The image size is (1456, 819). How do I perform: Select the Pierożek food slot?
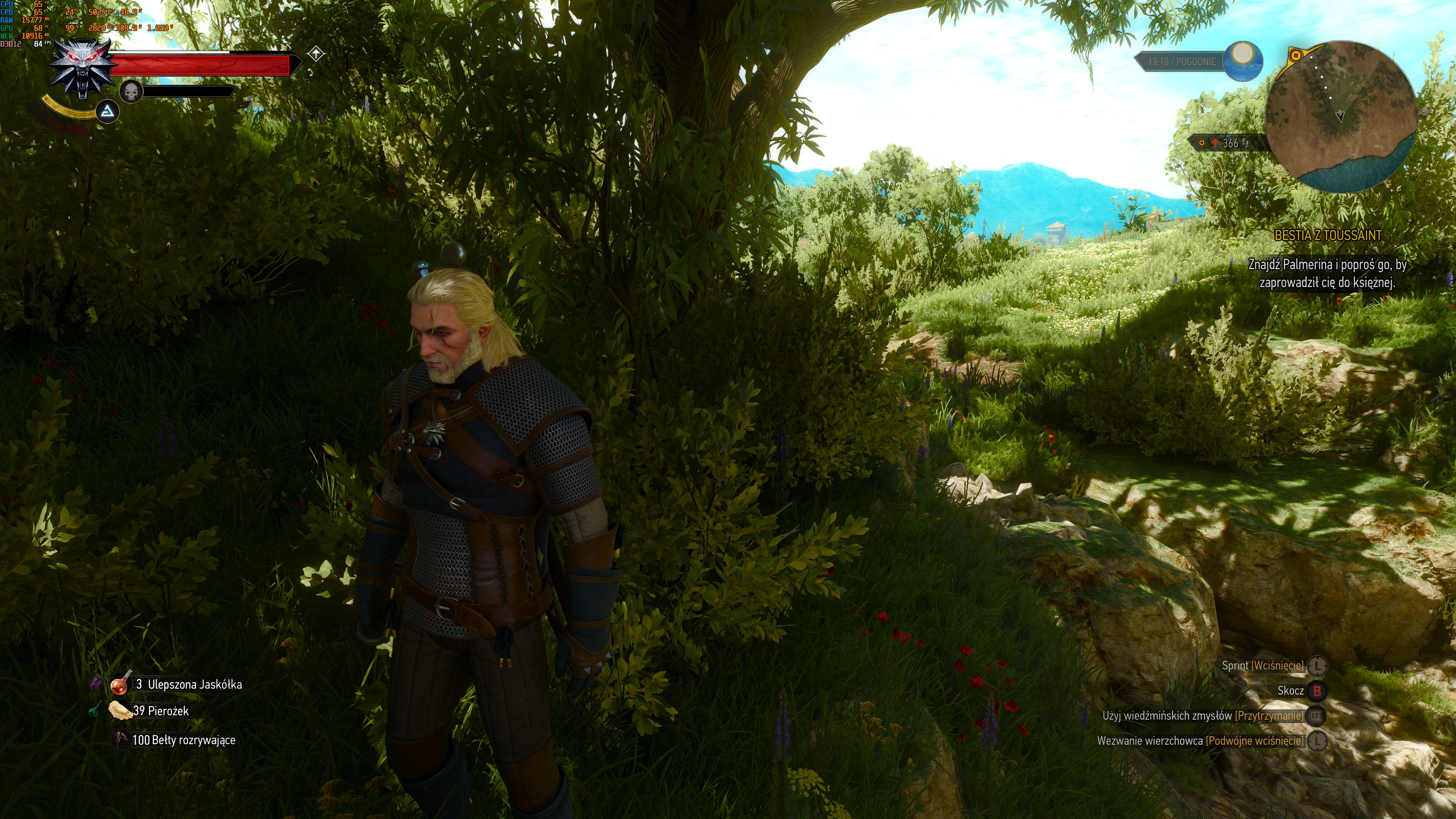pos(121,711)
